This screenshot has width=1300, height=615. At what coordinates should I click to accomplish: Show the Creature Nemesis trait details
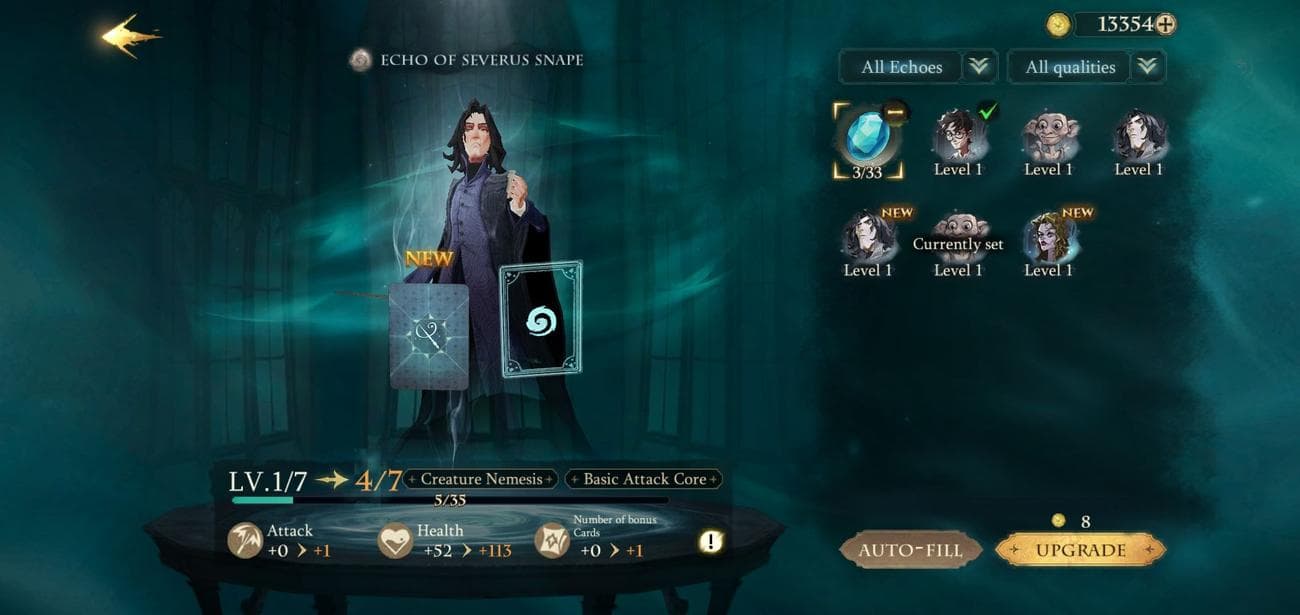(x=481, y=479)
